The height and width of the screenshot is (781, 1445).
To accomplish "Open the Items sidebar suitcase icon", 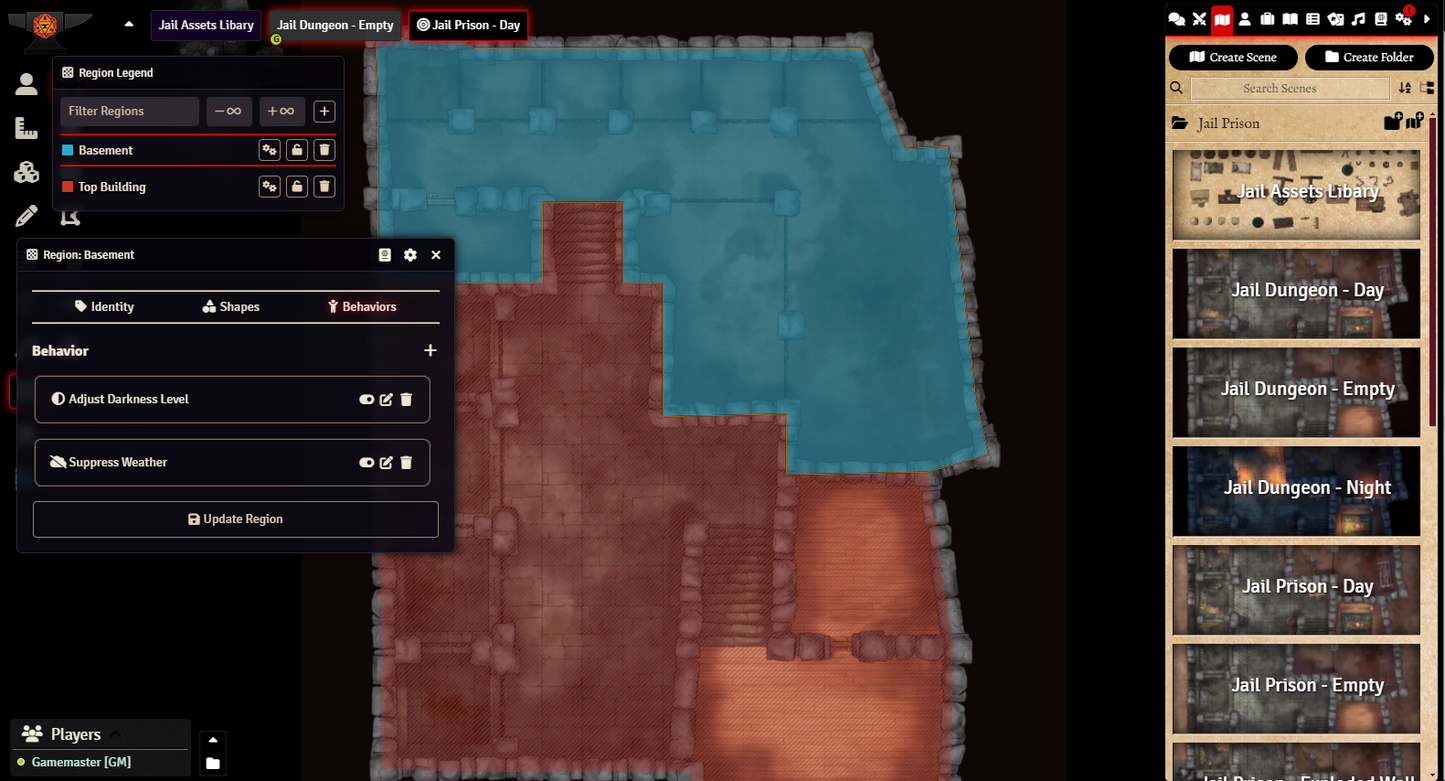I will tap(1269, 18).
